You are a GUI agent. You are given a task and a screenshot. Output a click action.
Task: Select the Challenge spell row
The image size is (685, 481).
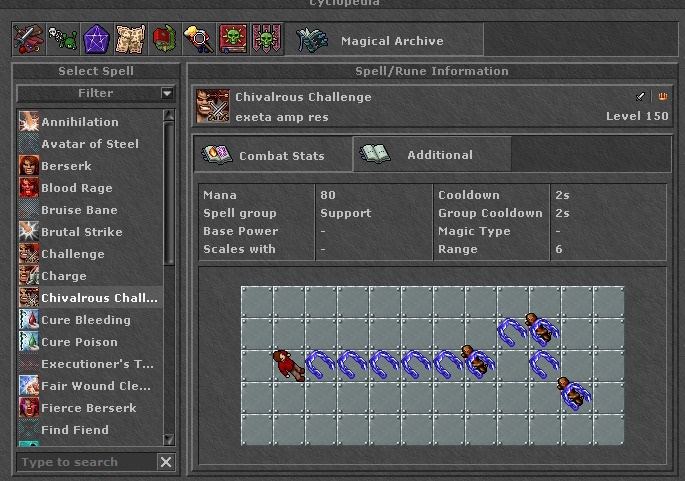73,254
